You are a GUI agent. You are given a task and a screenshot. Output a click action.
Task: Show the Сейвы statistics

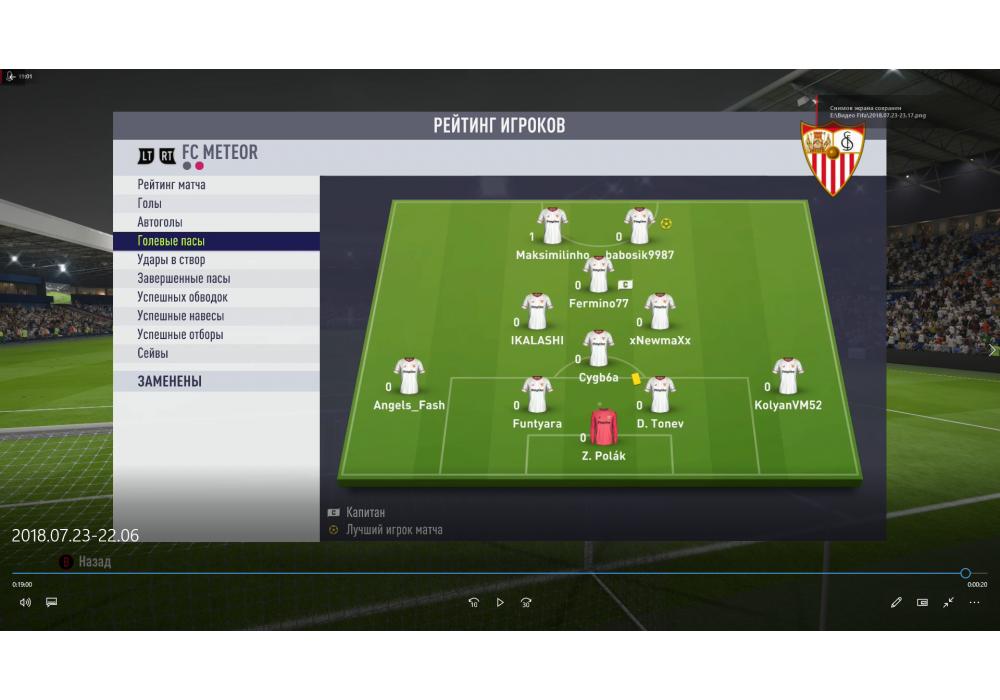click(153, 353)
